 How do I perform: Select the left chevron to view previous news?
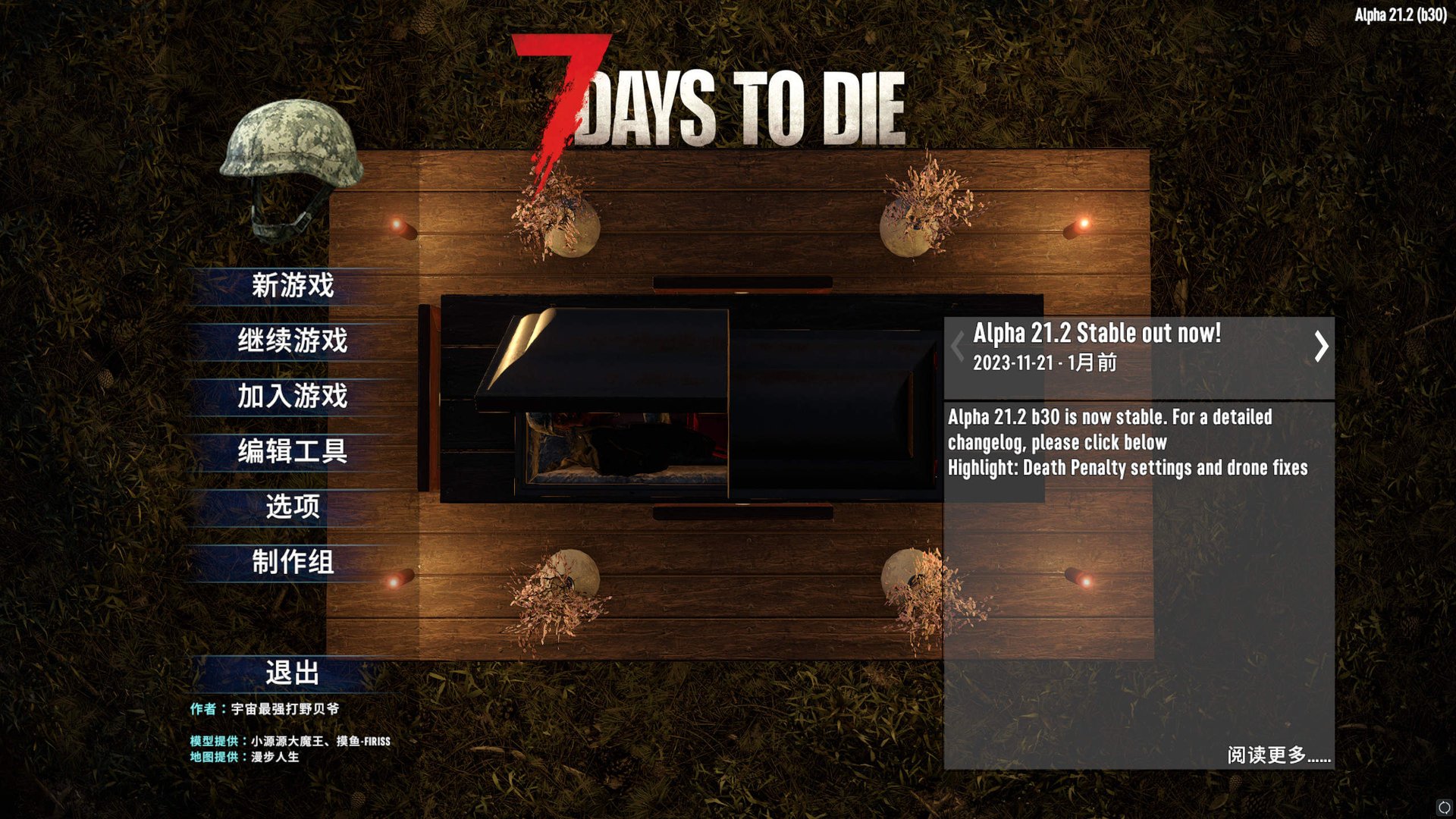click(957, 347)
